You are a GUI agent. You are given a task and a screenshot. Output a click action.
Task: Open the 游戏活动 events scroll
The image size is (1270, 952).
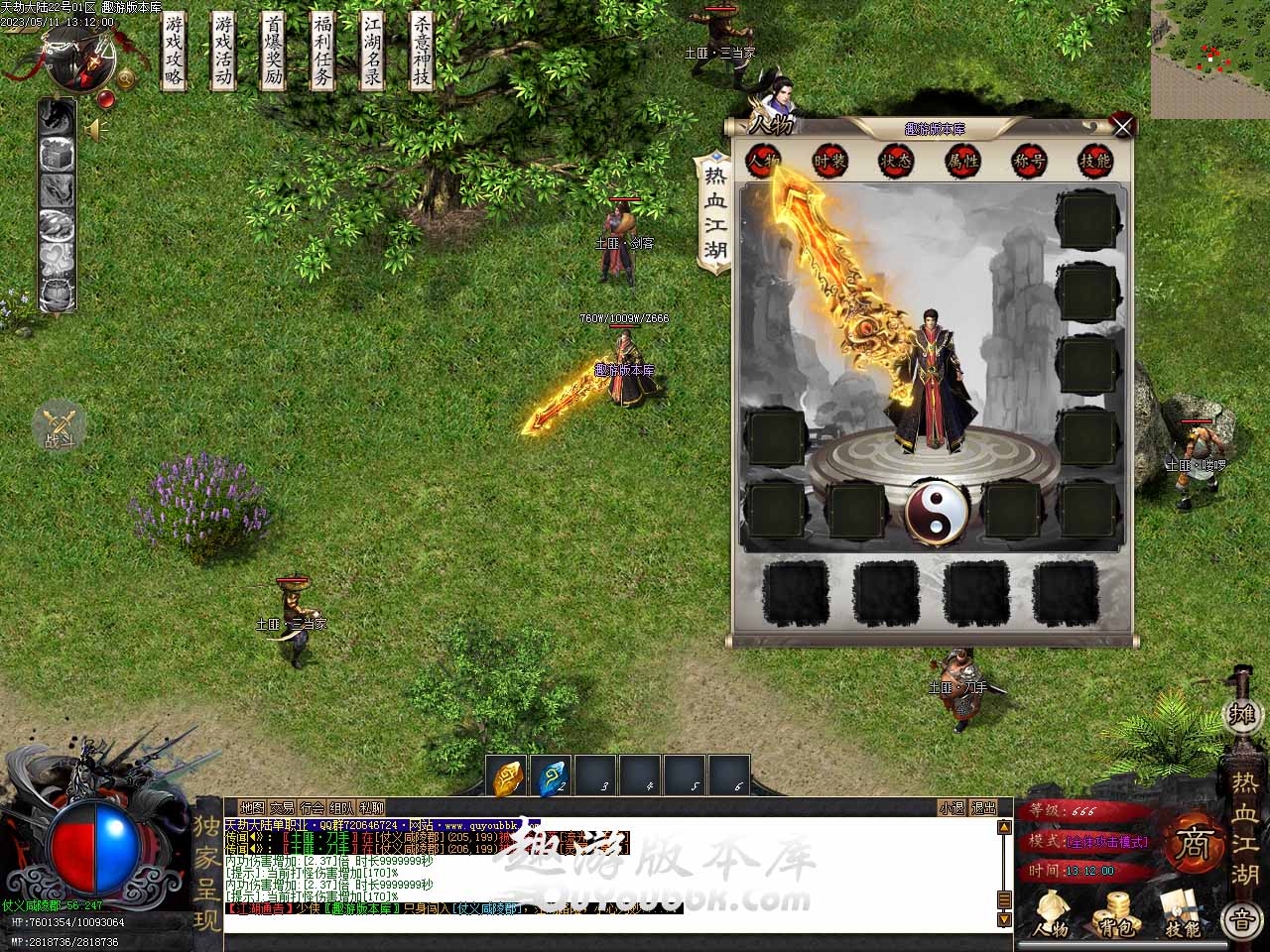[224, 52]
